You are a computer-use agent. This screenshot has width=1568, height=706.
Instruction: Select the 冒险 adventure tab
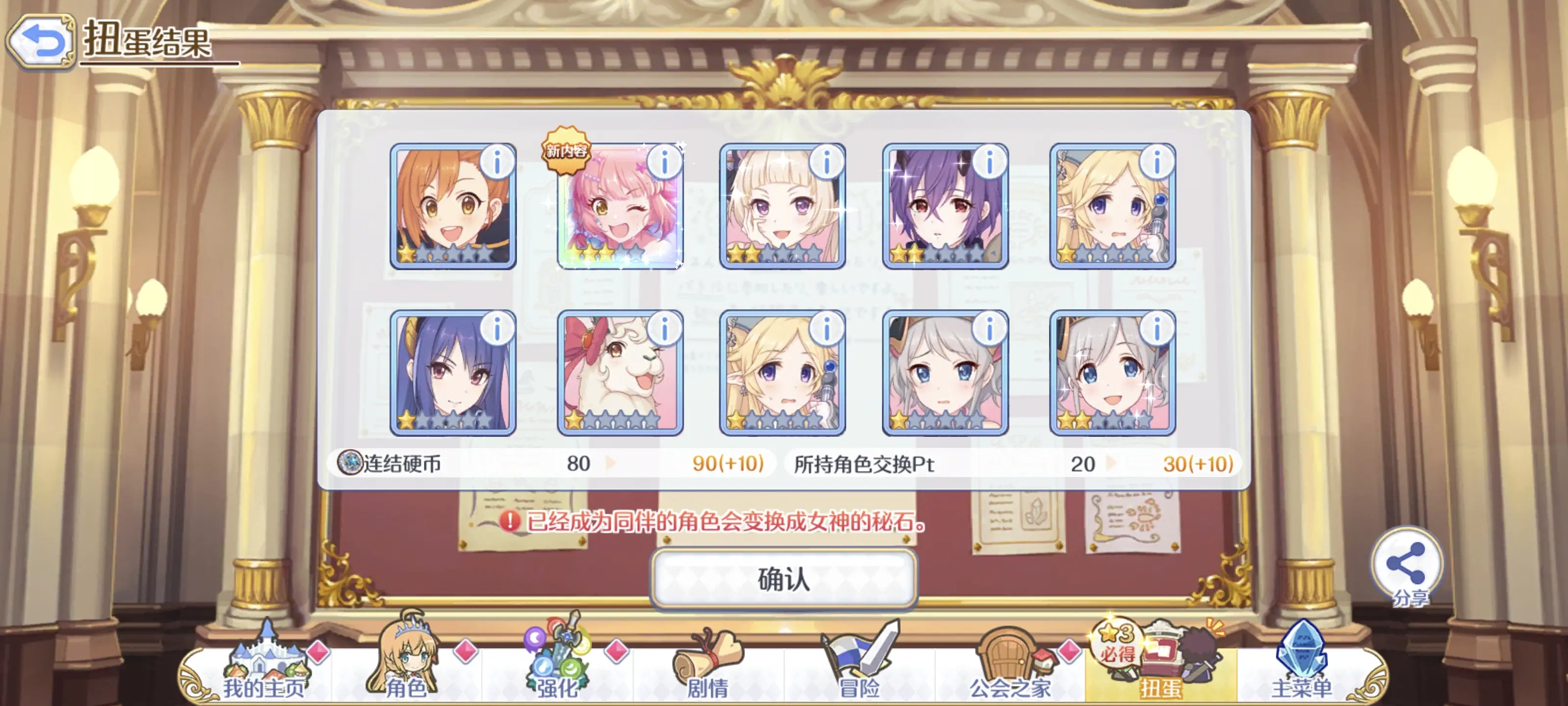pyautogui.click(x=859, y=668)
